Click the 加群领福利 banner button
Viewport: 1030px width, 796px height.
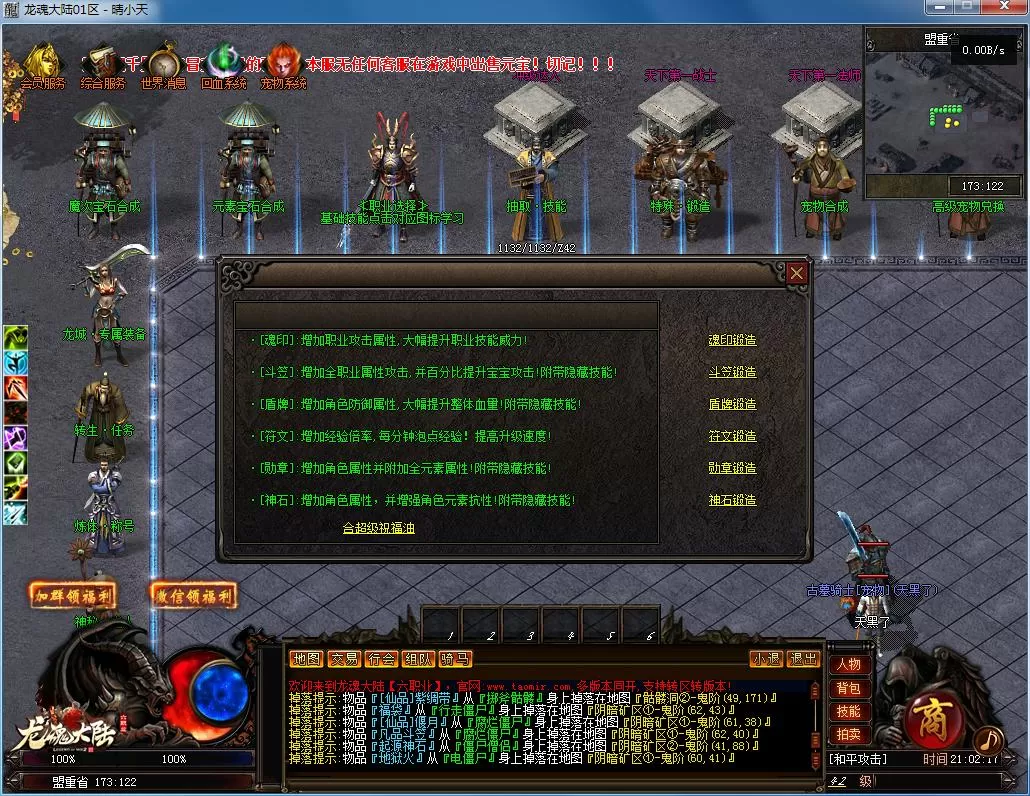tap(73, 596)
